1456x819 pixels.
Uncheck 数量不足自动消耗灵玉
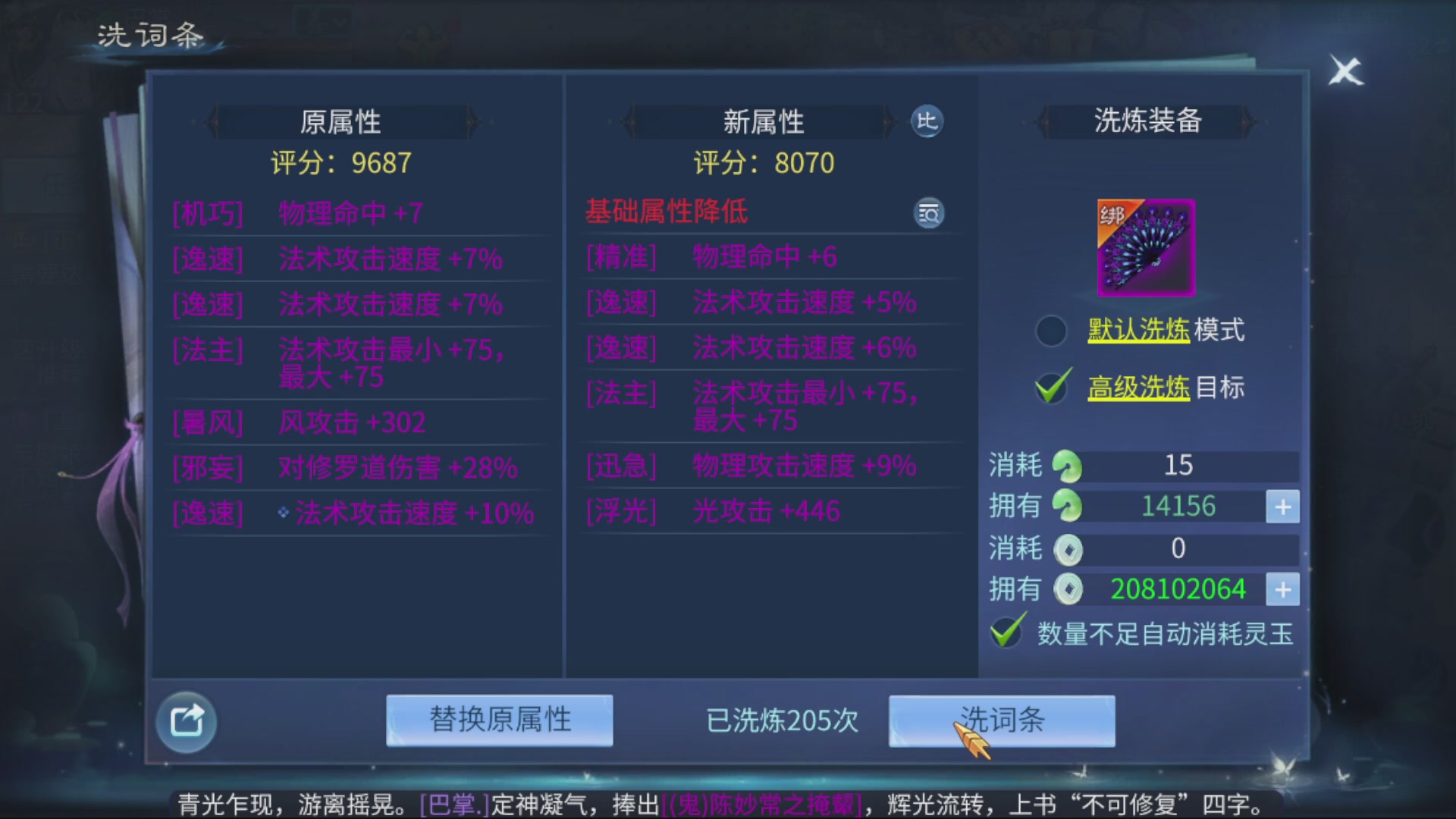coord(1006,631)
